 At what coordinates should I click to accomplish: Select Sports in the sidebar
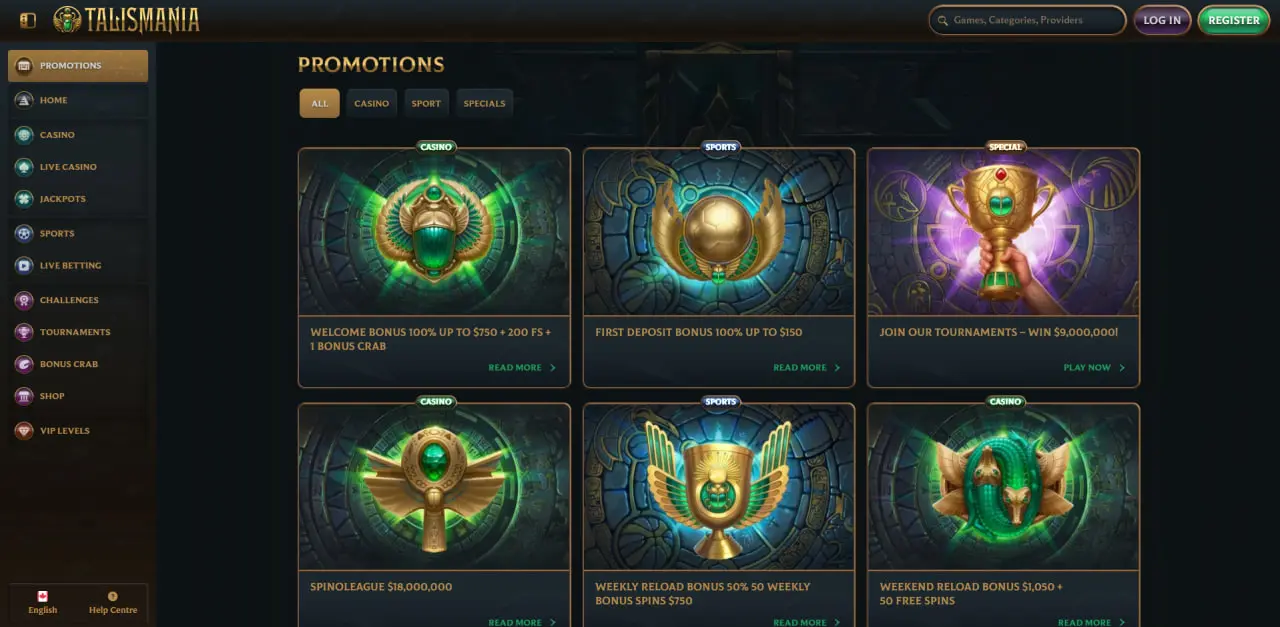pyautogui.click(x=57, y=233)
